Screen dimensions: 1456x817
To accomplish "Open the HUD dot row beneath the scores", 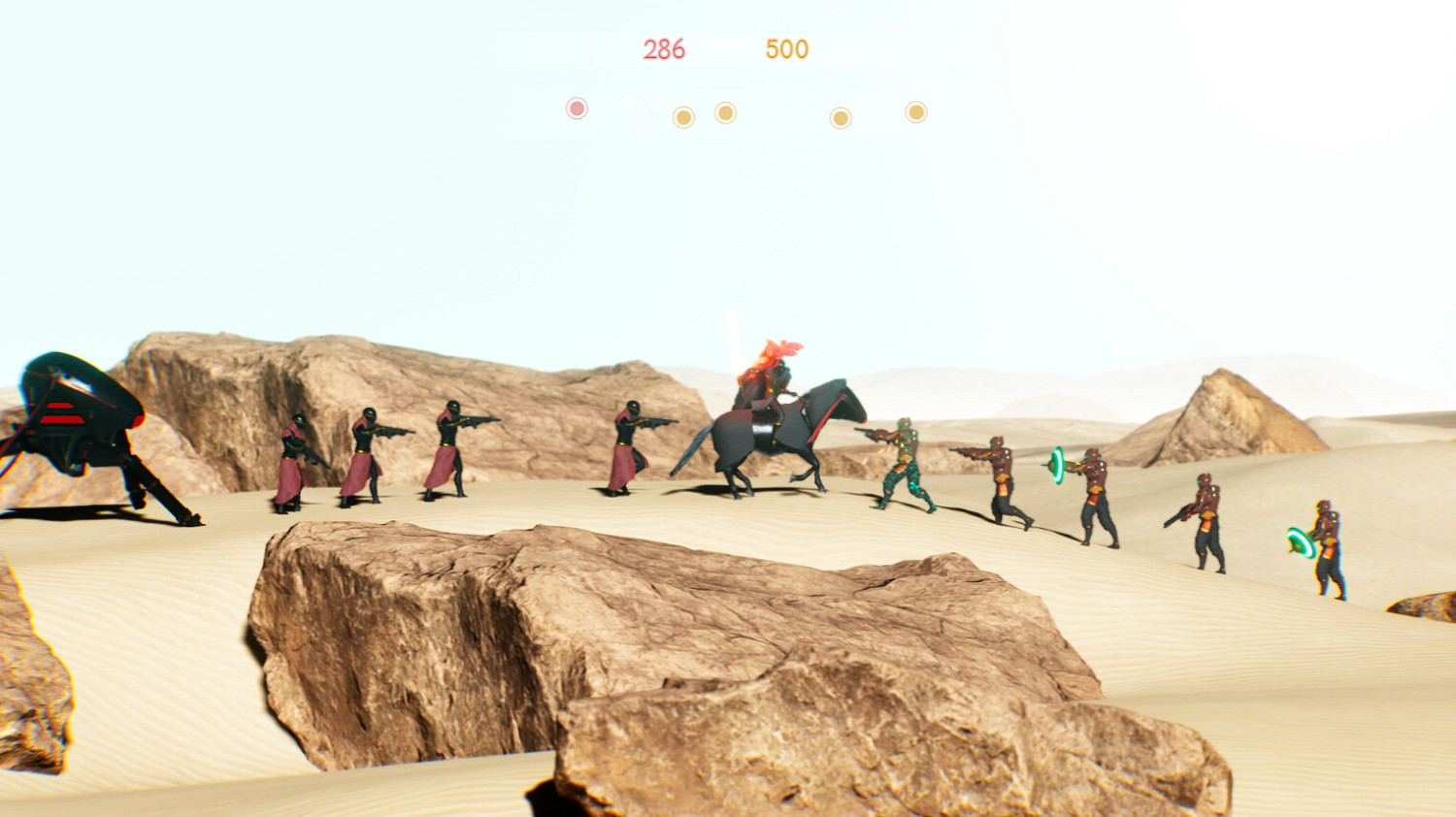I will click(x=747, y=112).
